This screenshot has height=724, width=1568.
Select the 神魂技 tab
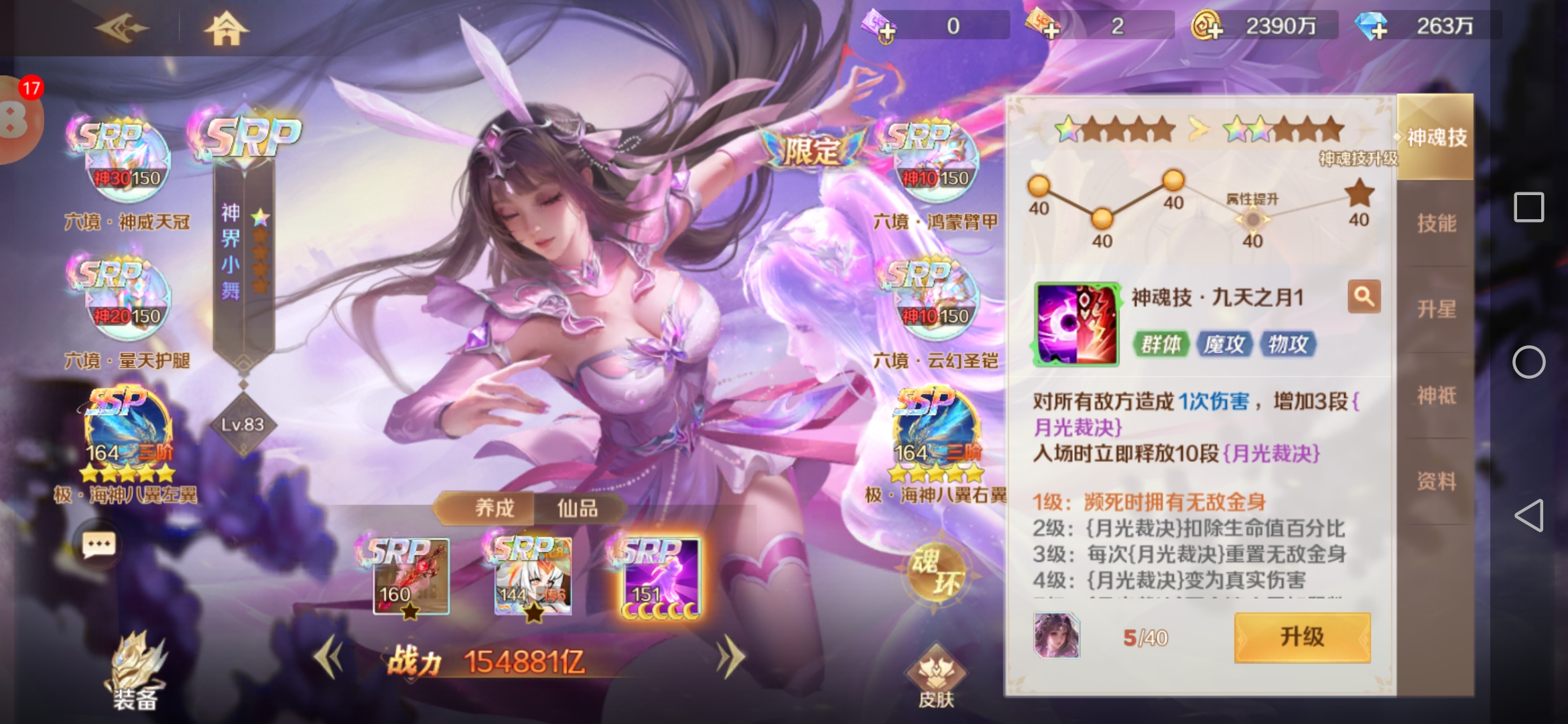[1436, 137]
